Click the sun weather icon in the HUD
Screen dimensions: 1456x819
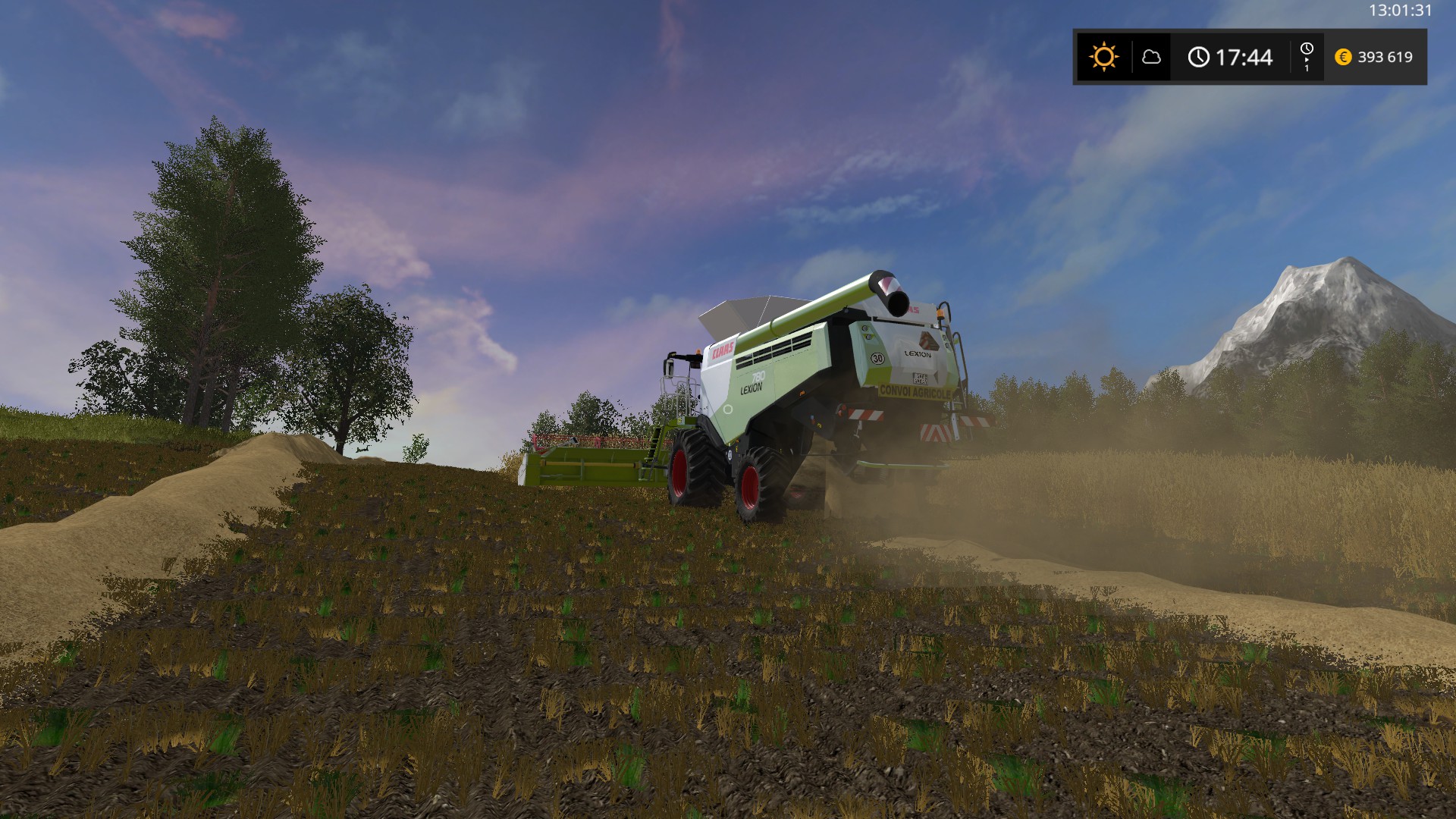pyautogui.click(x=1104, y=55)
